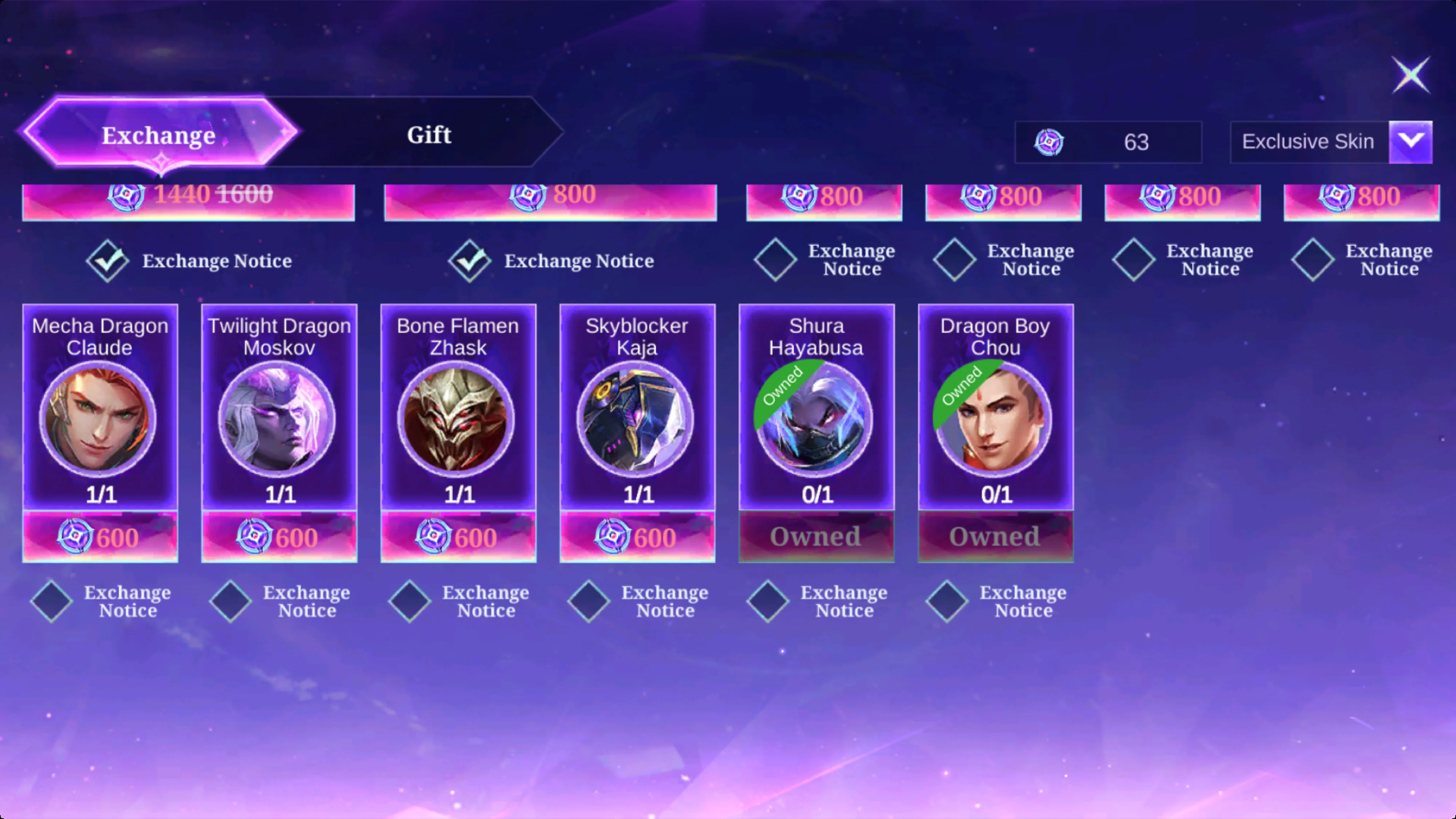Image resolution: width=1456 pixels, height=819 pixels.
Task: Open the Exclusive Skin dropdown
Action: [x=1410, y=141]
